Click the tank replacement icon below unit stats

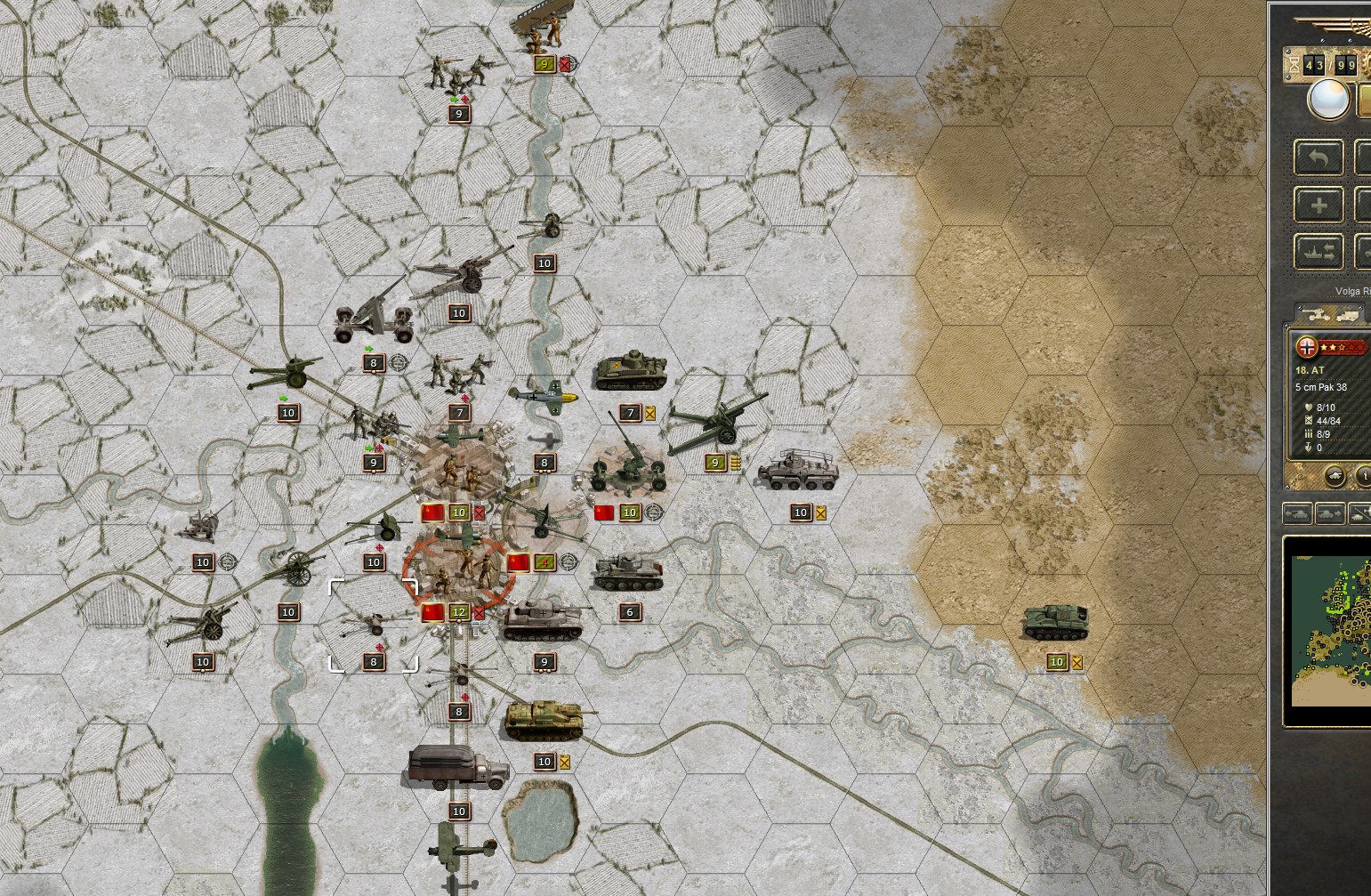[1335, 476]
